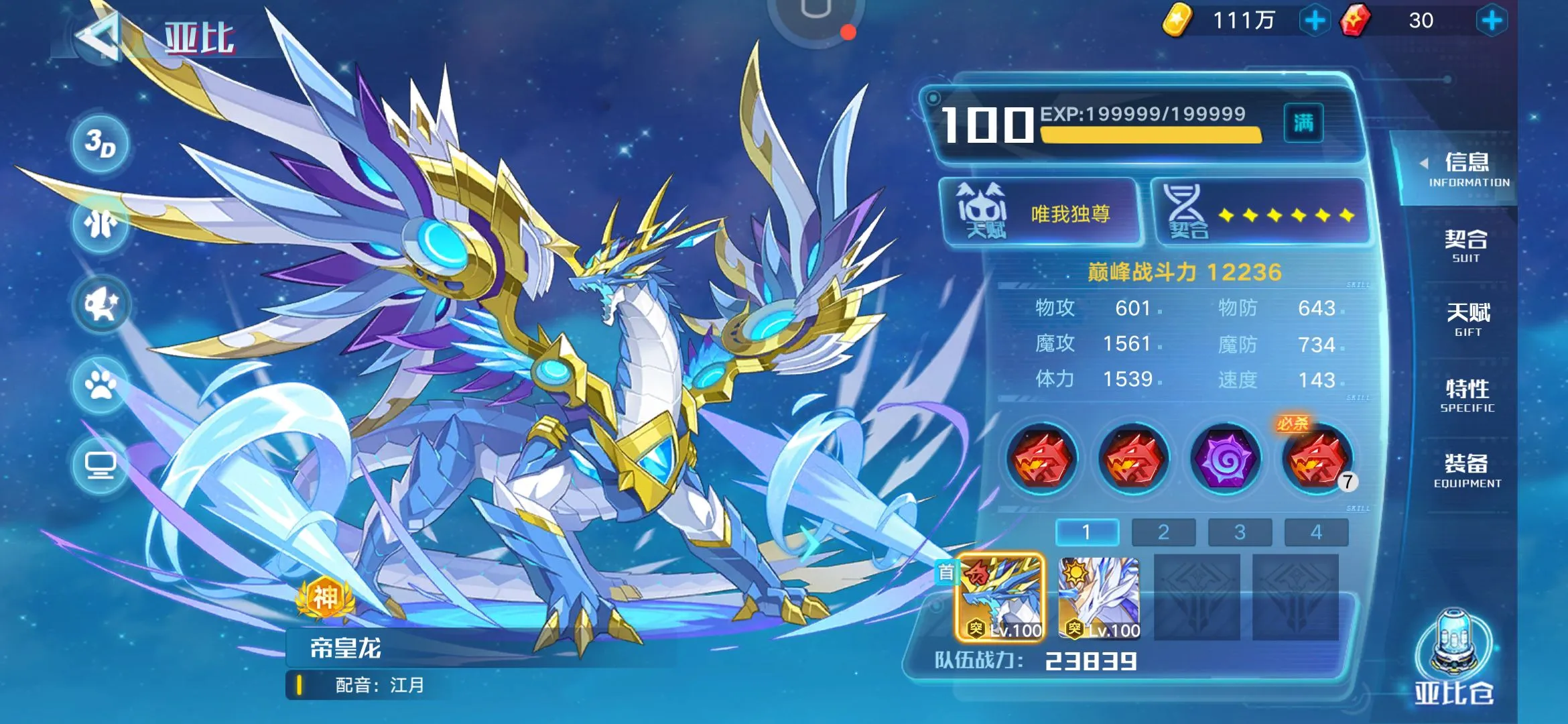The width and height of the screenshot is (1568, 724).
Task: Switch to team slot 2
Action: tap(1163, 532)
